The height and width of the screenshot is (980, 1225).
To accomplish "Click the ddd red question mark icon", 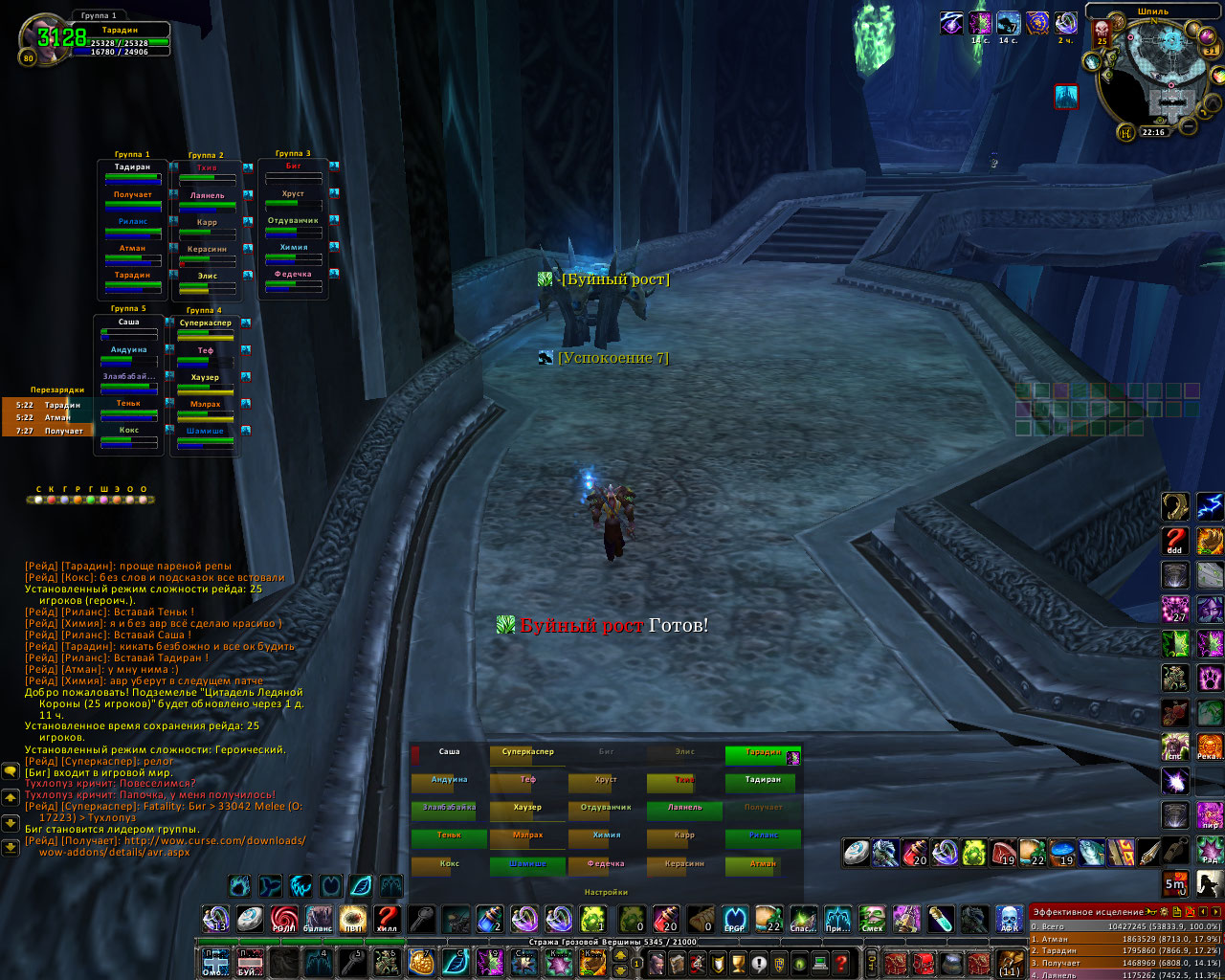I will coord(1175,541).
